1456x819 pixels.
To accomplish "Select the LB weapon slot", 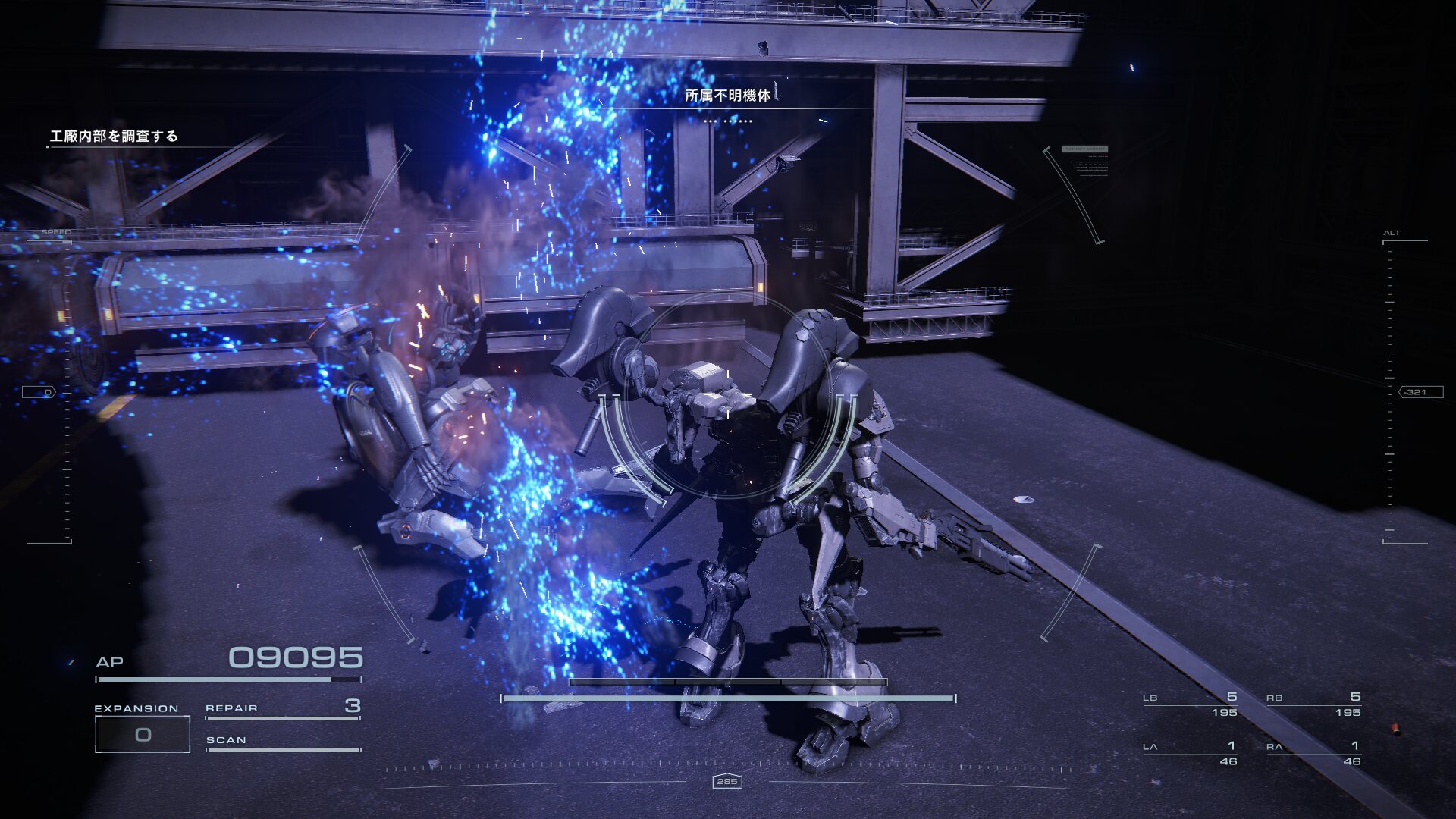I will (1190, 704).
